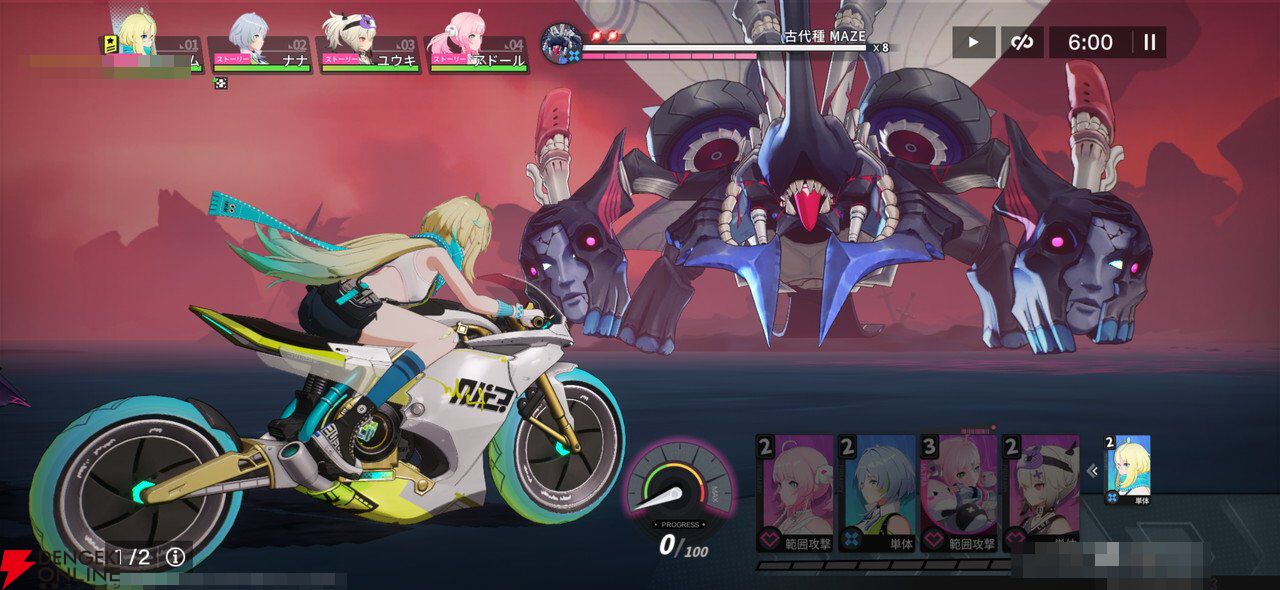Toggle the auto-battle loop icon
This screenshot has height=590, width=1280.
click(1022, 42)
